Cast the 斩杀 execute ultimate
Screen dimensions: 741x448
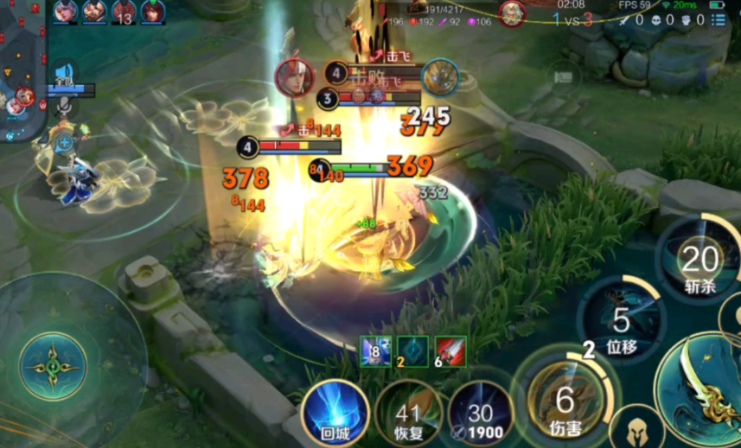pos(699,263)
